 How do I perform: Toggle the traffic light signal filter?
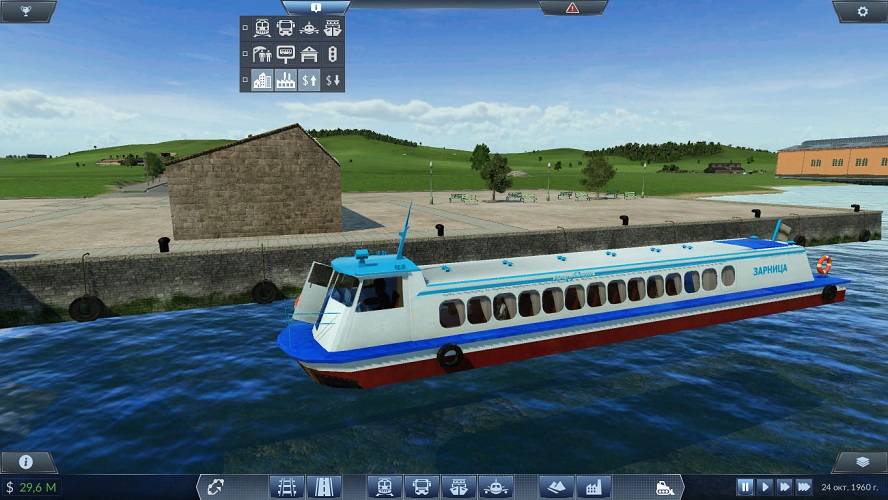pos(332,55)
